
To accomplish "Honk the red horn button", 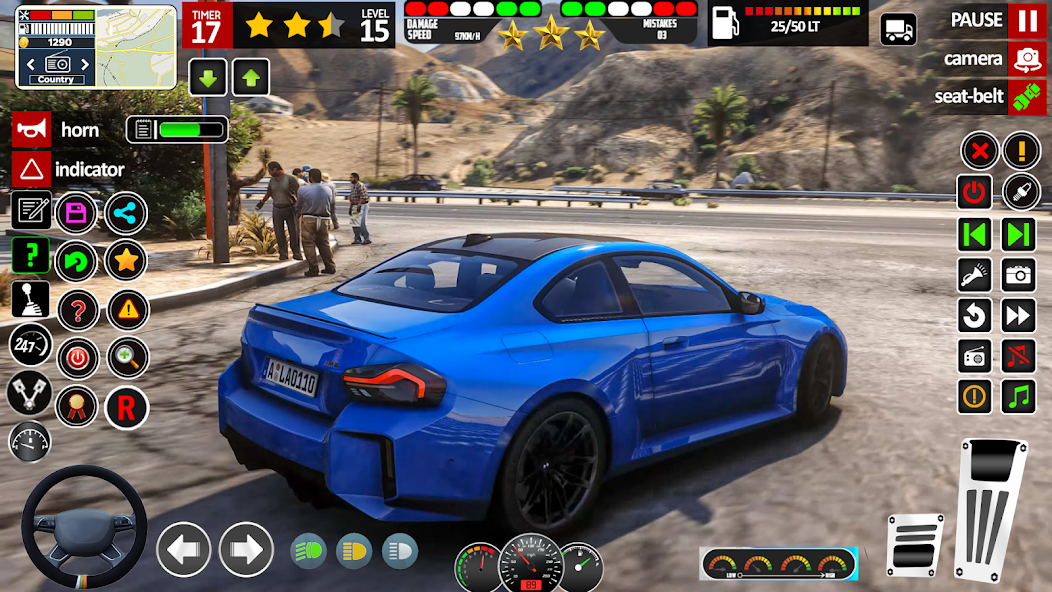I will tap(31, 130).
